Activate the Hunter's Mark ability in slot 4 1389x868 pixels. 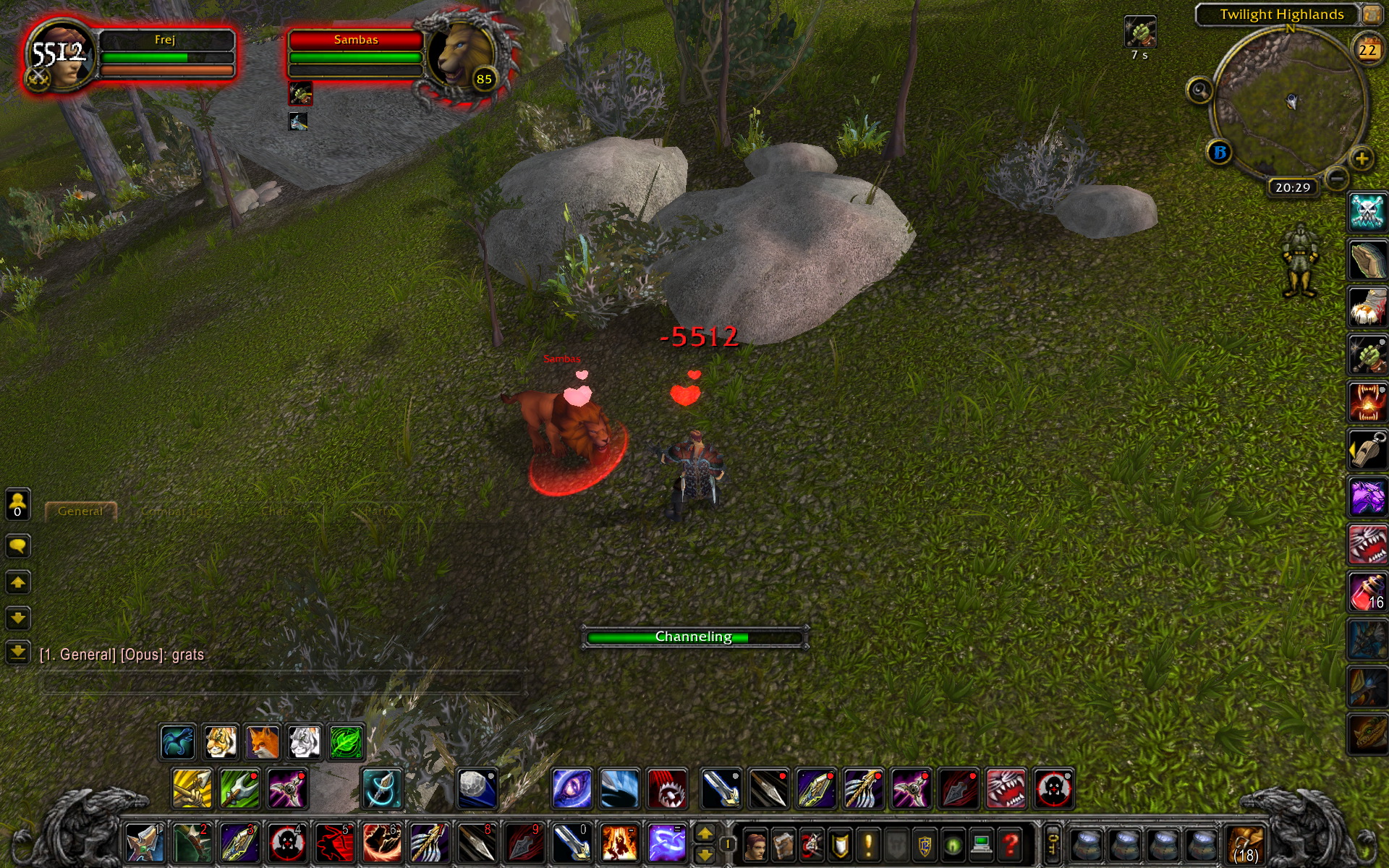tap(287, 843)
